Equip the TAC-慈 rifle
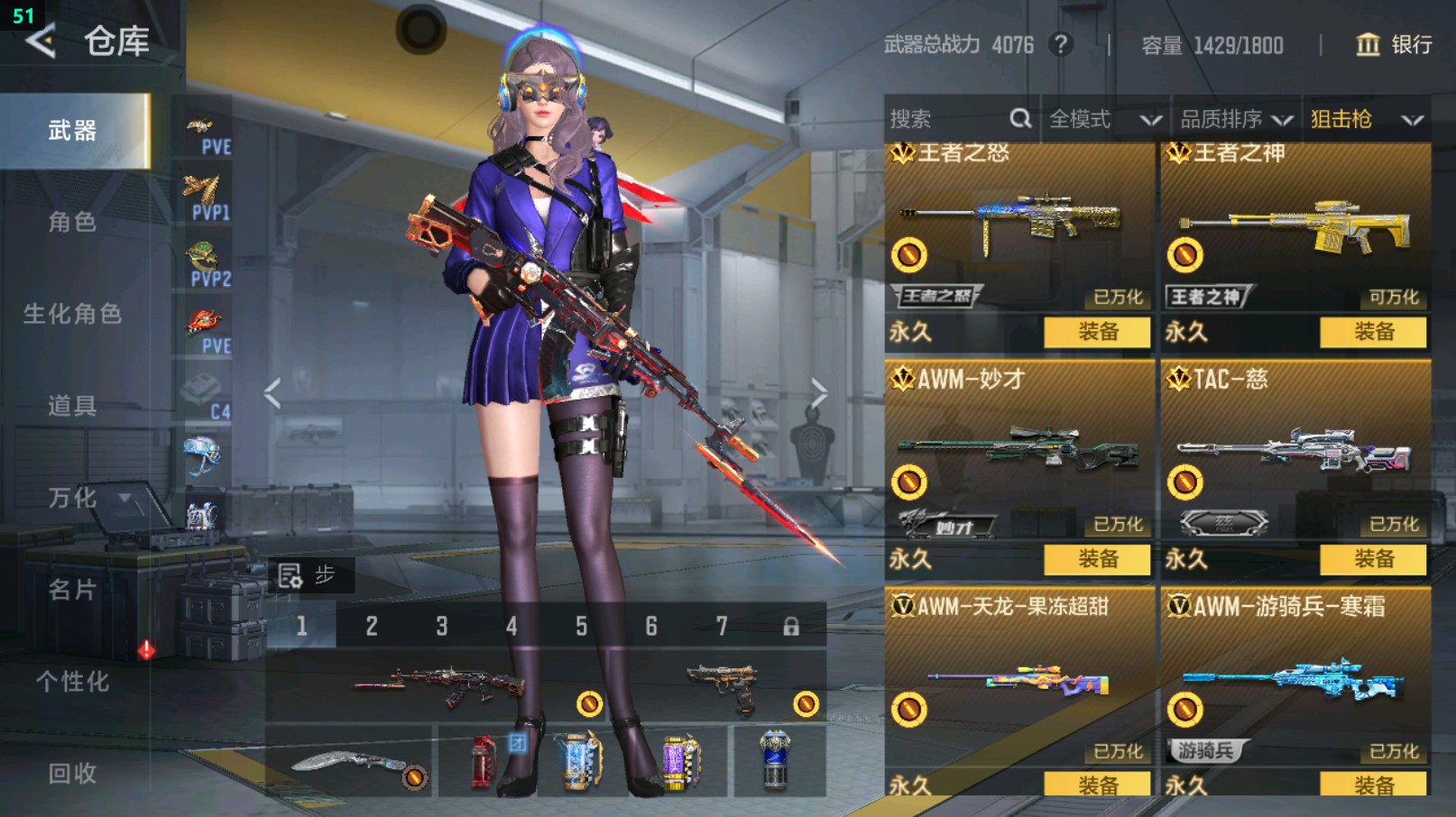The image size is (1456, 817). coord(1373,559)
